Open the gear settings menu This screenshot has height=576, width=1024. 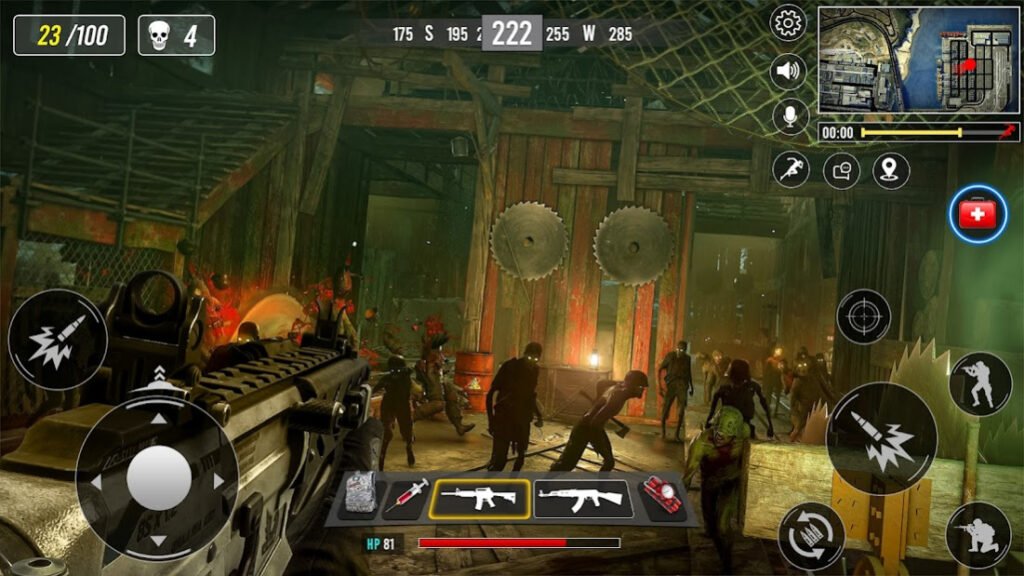[790, 22]
